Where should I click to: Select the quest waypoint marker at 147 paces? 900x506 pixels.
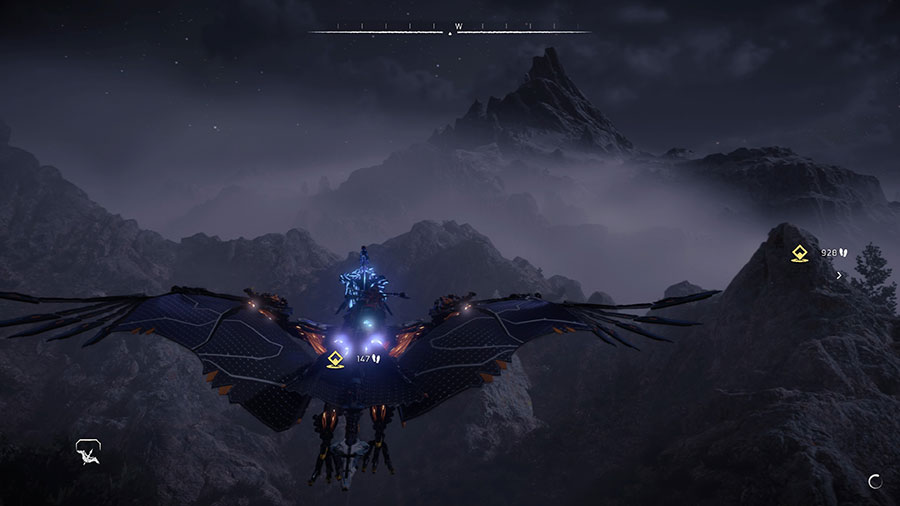pos(336,358)
